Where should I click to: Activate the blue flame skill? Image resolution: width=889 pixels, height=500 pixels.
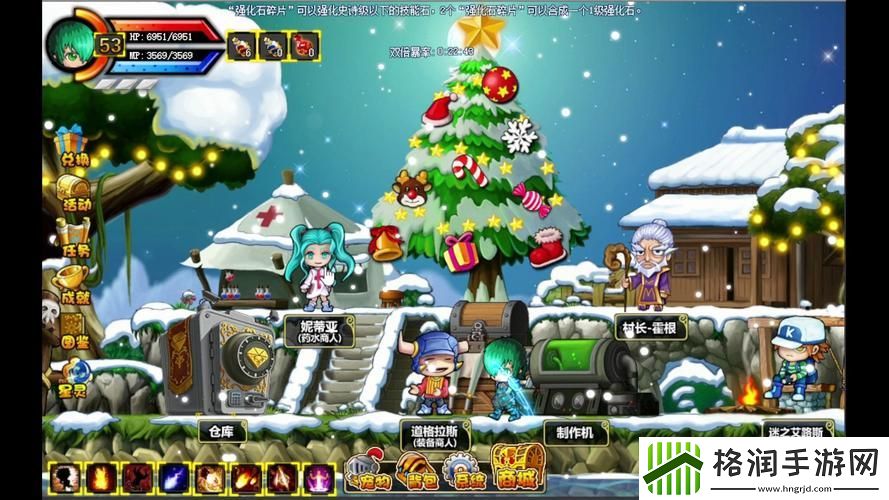click(174, 477)
